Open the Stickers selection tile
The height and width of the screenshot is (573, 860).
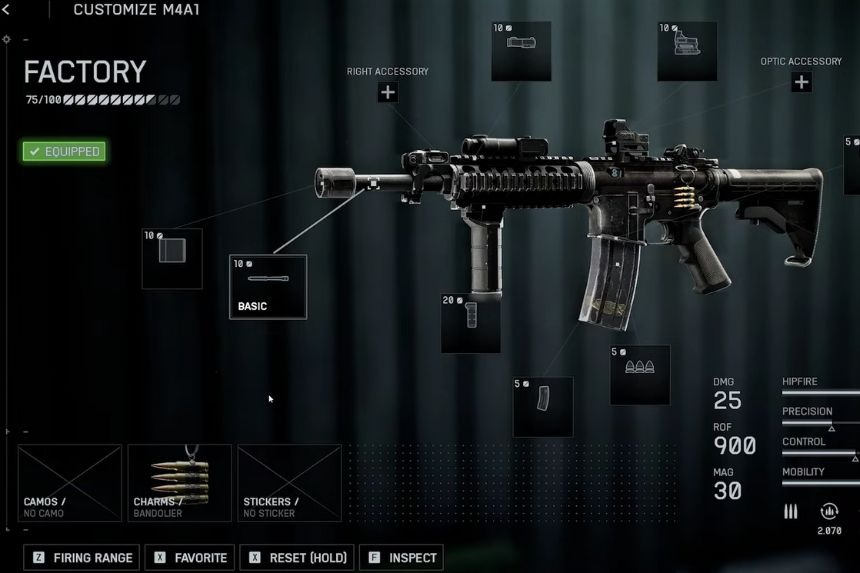point(289,483)
